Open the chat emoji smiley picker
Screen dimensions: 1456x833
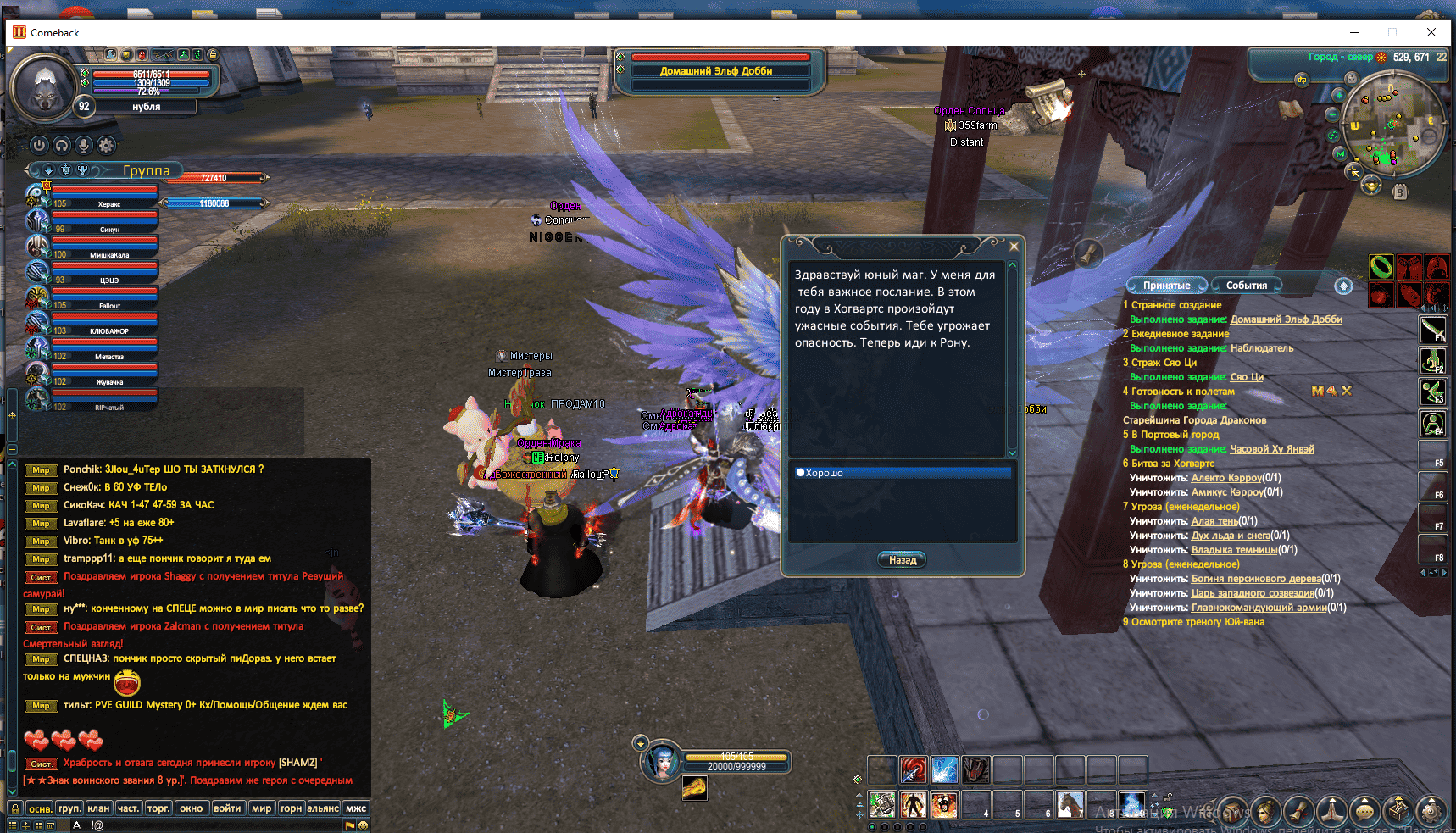(364, 825)
